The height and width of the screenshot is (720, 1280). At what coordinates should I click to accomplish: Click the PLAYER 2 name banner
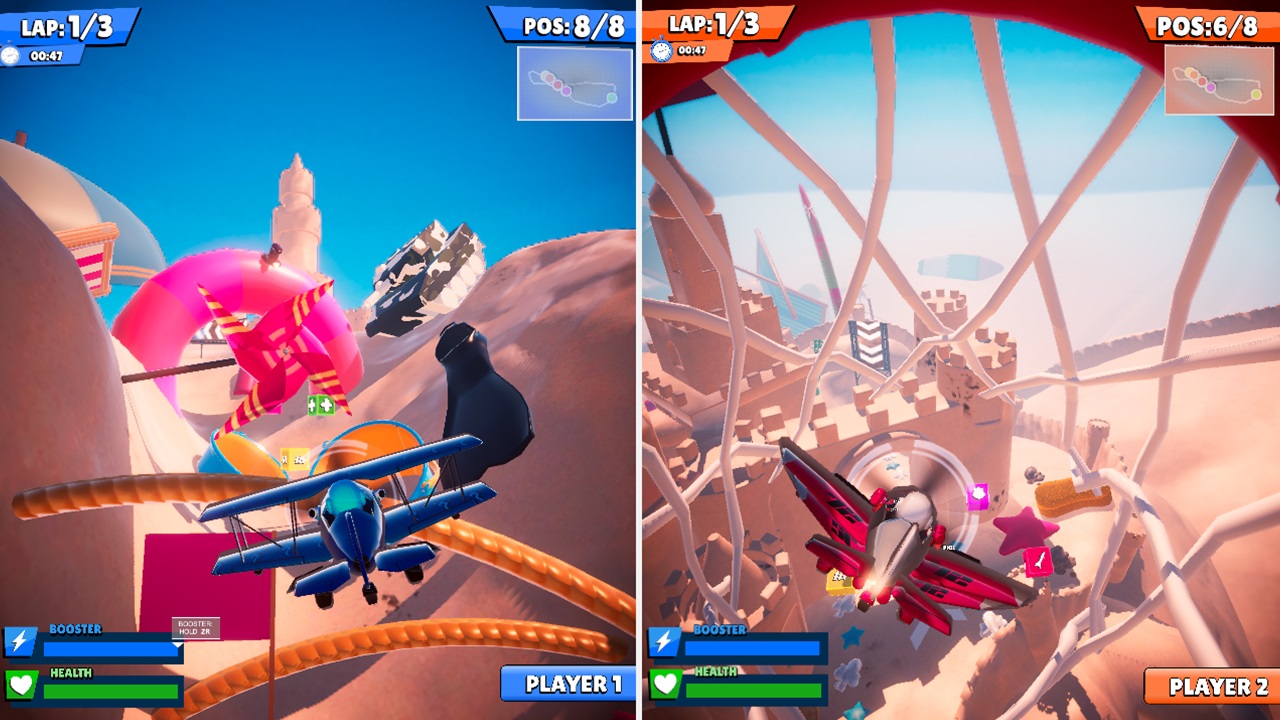[1208, 686]
